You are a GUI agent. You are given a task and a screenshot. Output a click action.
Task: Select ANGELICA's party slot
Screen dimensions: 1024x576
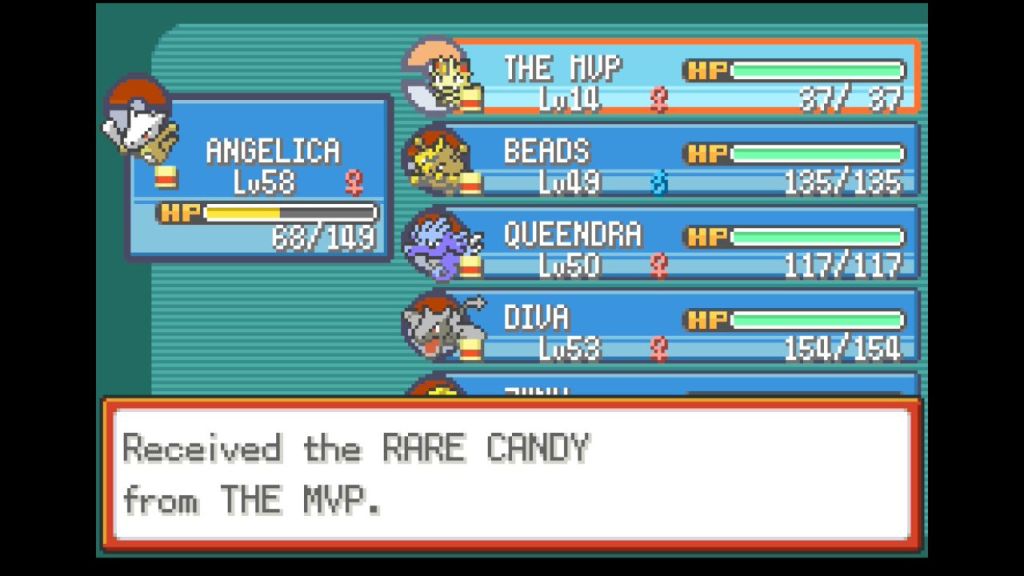pos(258,178)
